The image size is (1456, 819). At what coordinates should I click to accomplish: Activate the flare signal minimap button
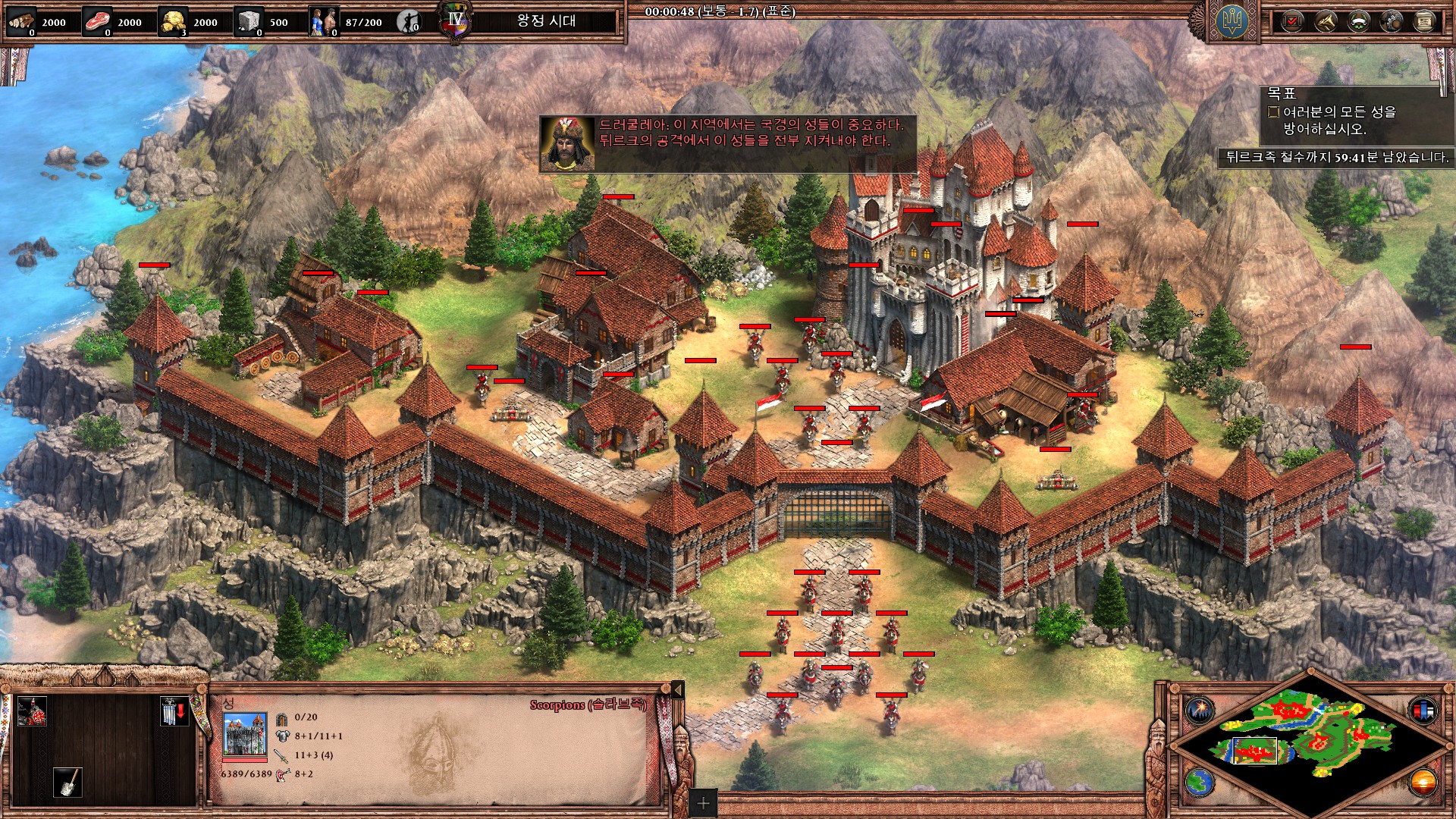(1200, 710)
